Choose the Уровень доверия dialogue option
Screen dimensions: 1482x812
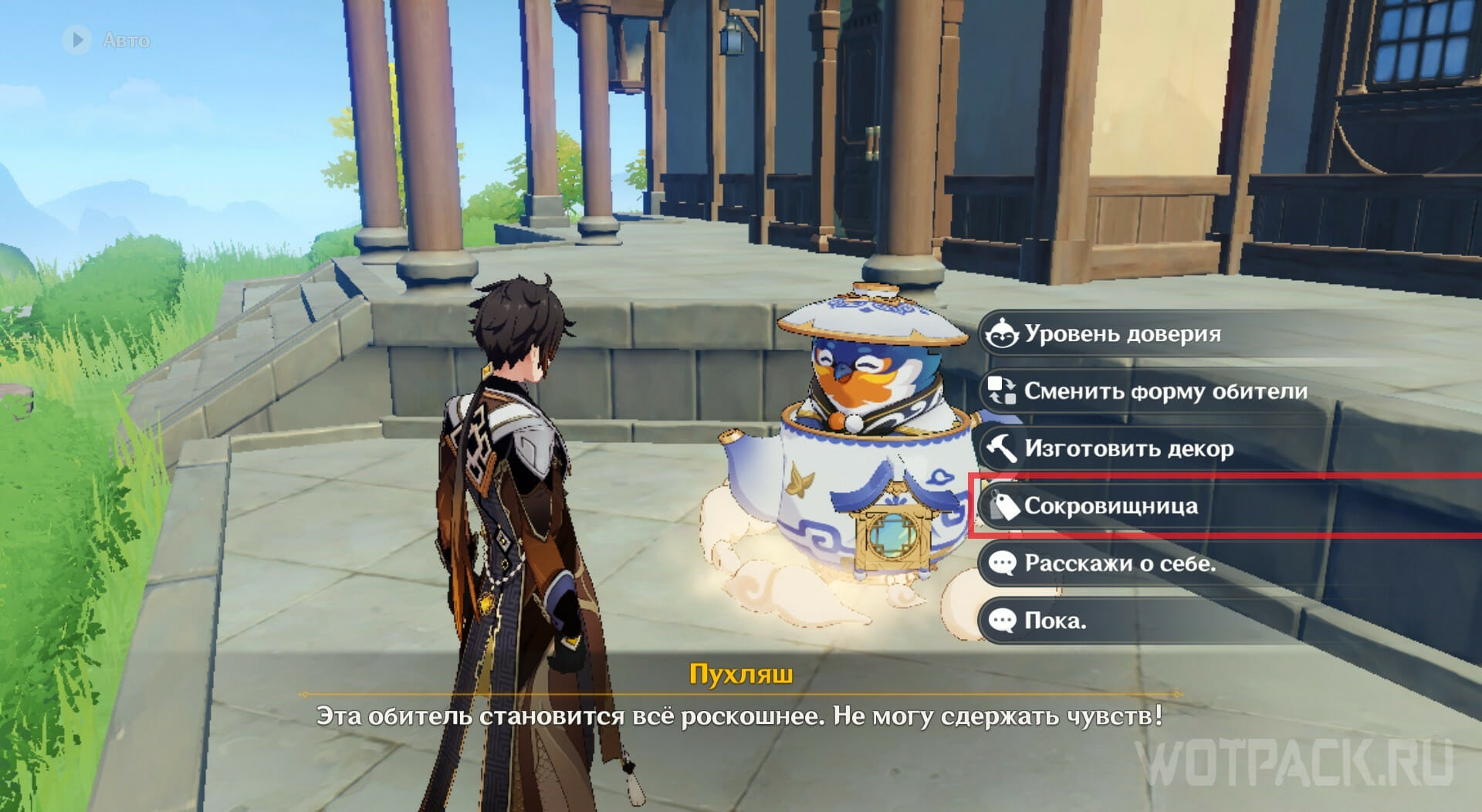tap(1123, 334)
